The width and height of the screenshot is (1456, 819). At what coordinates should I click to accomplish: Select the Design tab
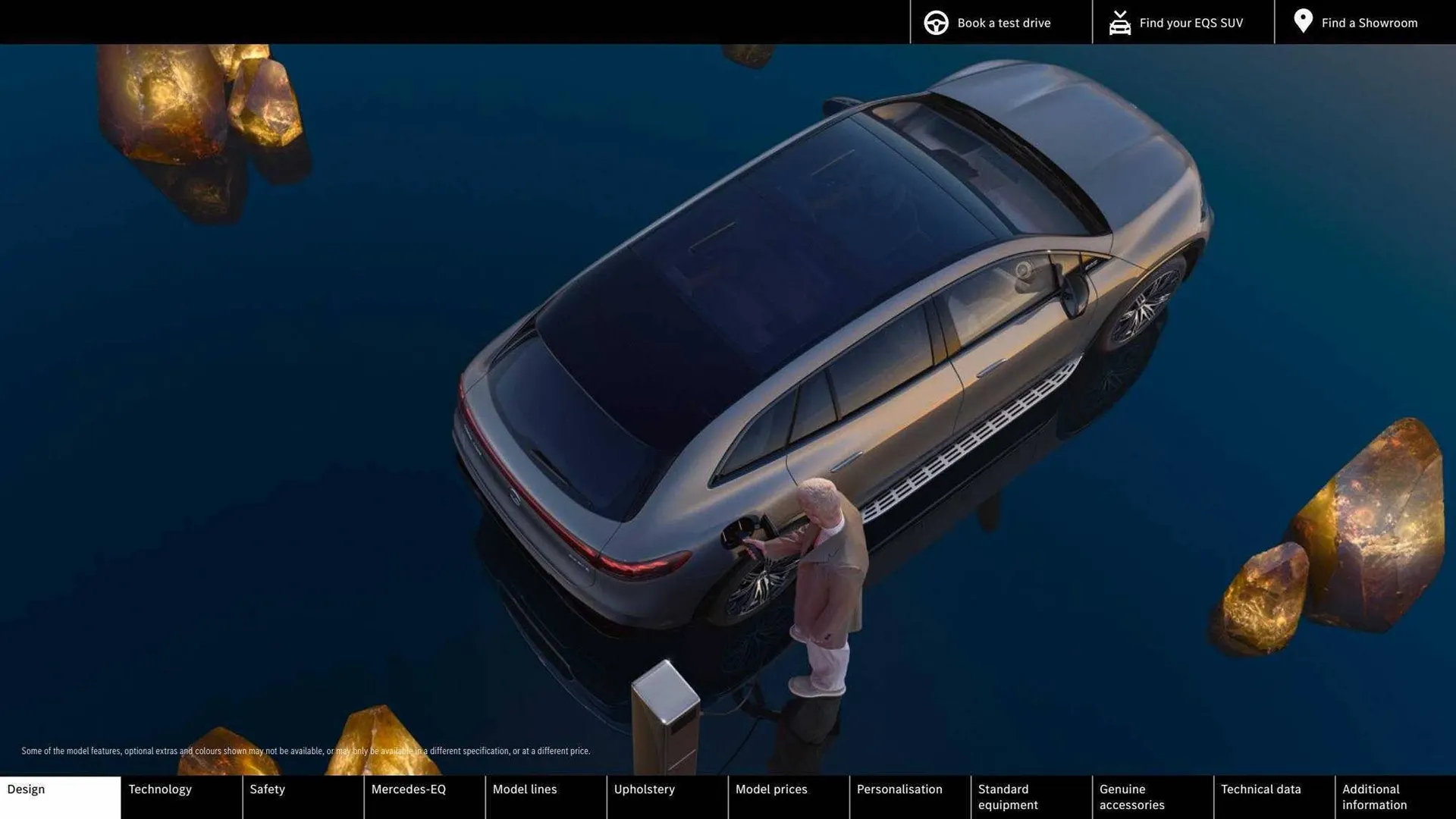[x=60, y=796]
